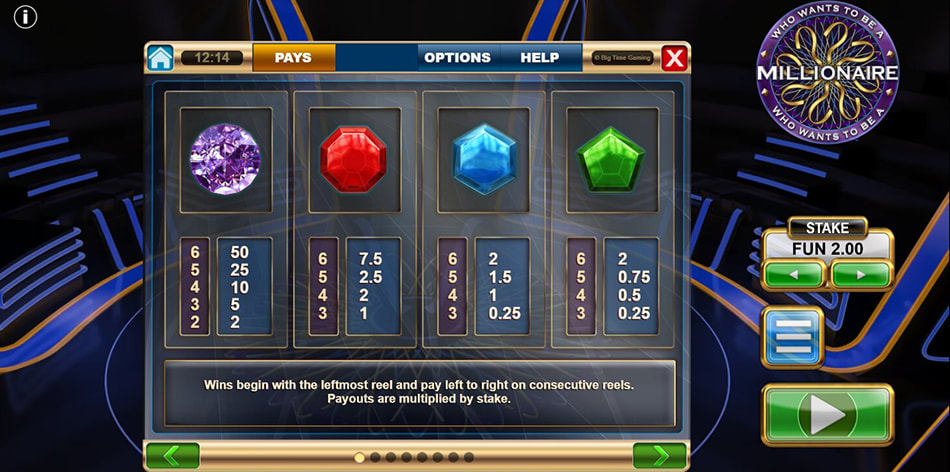Show the HELP tab
This screenshot has width=950, height=472.
tap(539, 58)
